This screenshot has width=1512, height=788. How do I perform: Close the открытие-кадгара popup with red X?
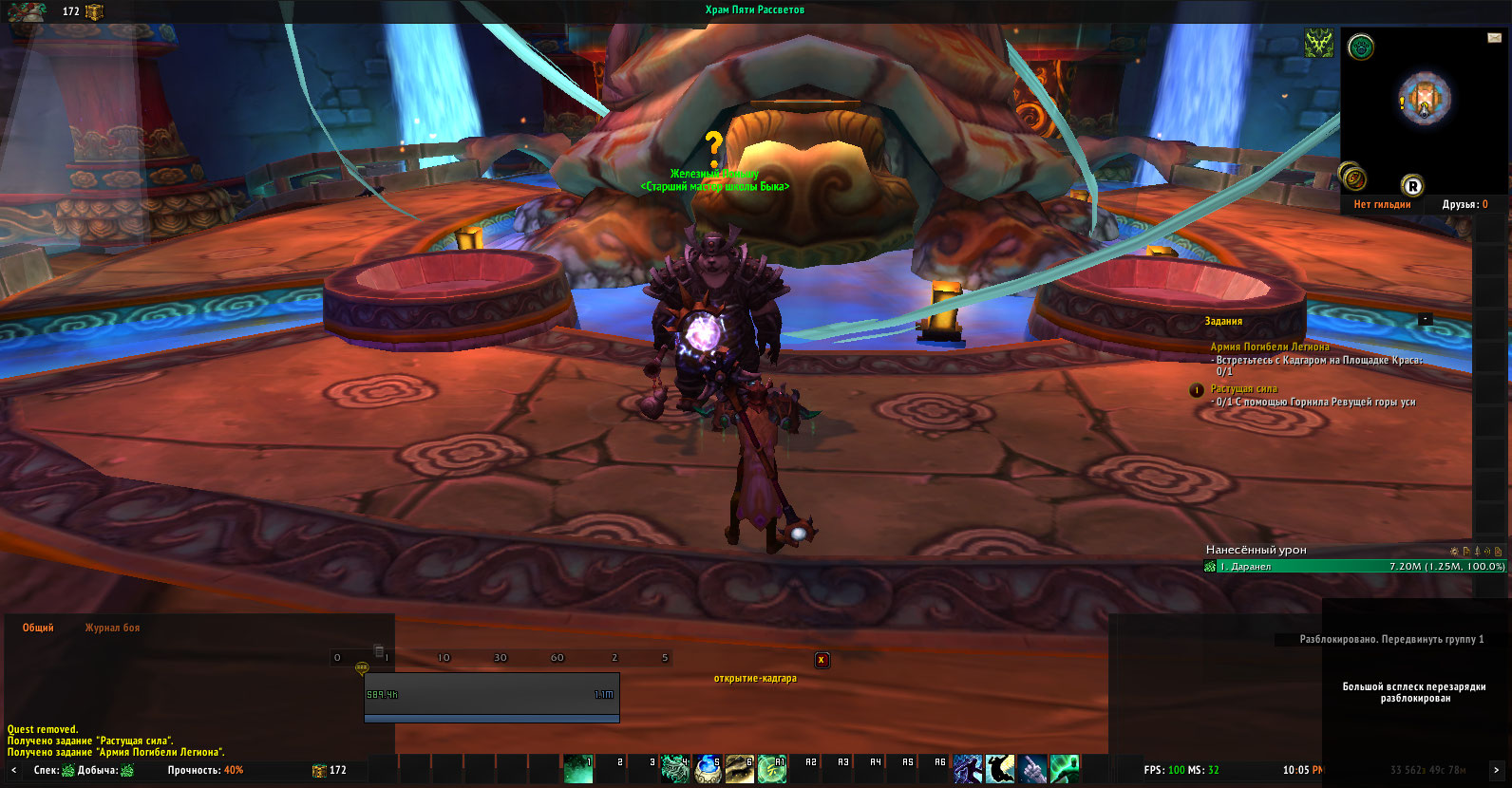(822, 660)
